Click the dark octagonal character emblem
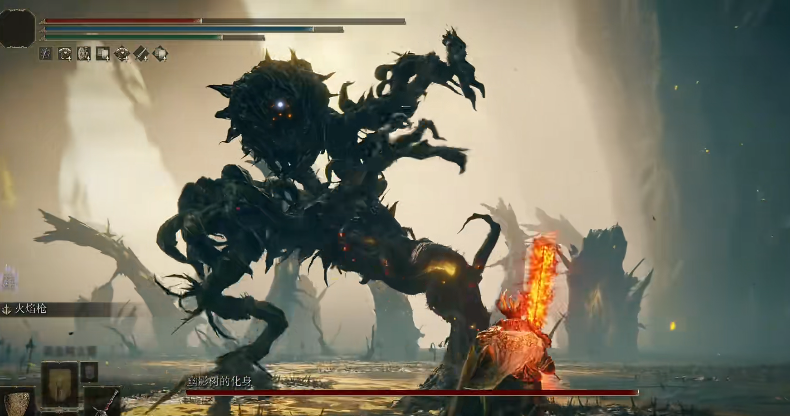 (x=17, y=27)
